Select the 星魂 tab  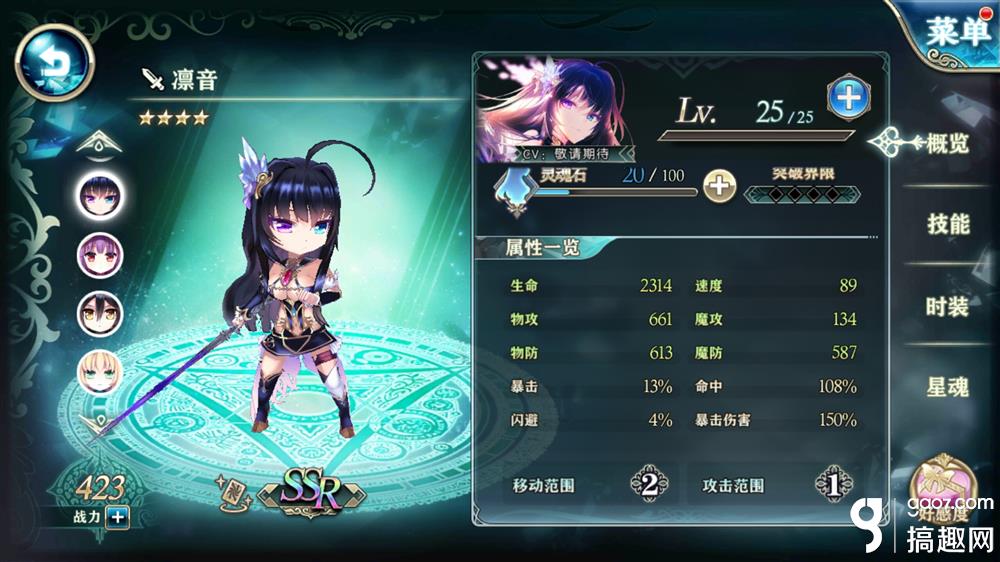coord(947,387)
